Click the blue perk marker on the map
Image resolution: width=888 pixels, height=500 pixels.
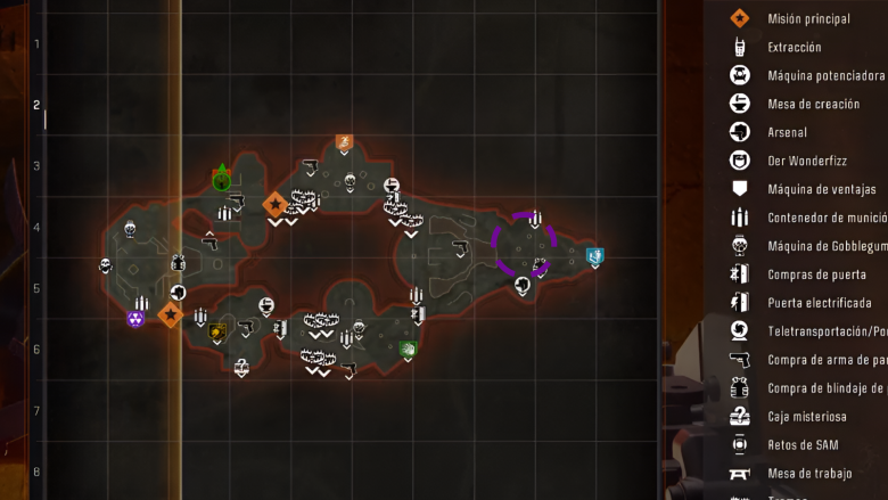(x=594, y=257)
